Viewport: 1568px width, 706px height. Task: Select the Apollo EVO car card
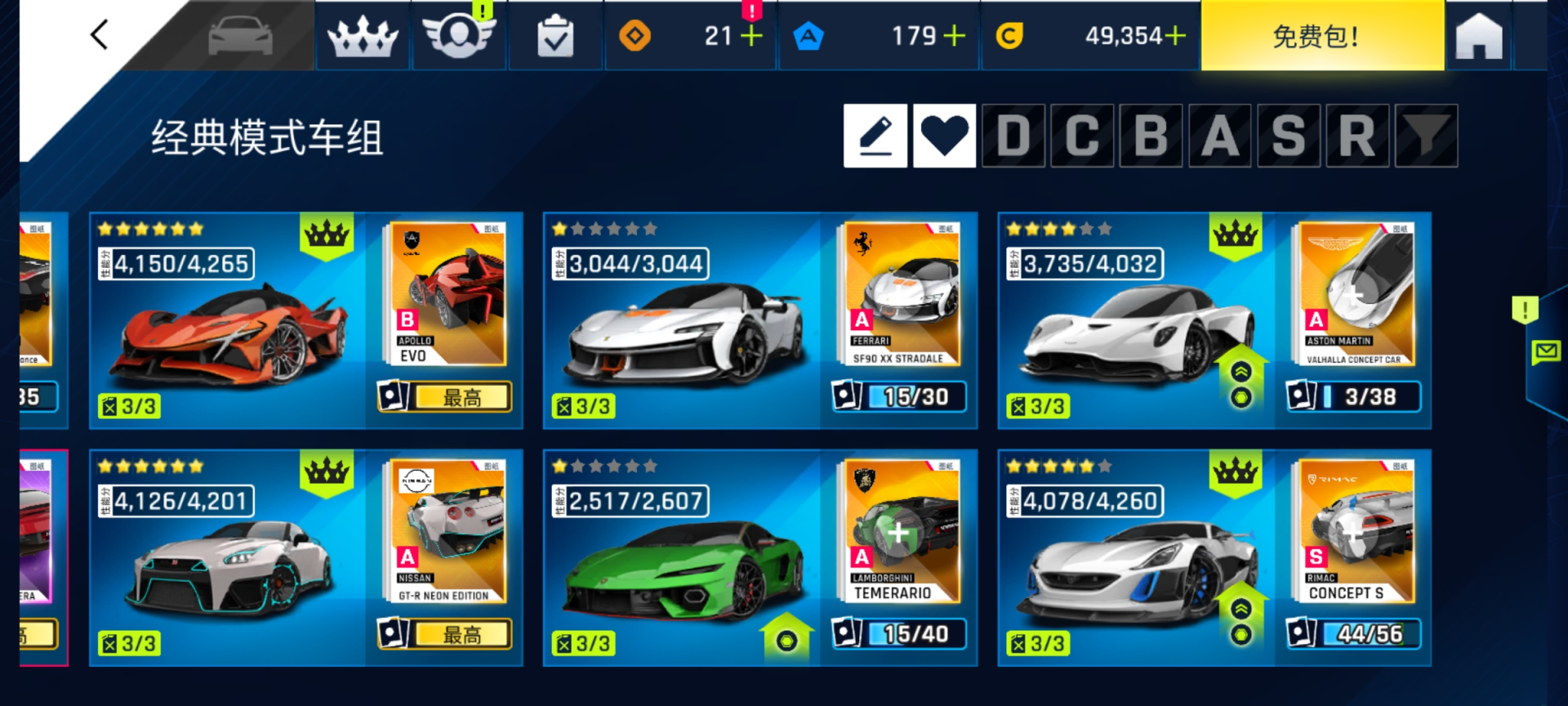[x=305, y=320]
